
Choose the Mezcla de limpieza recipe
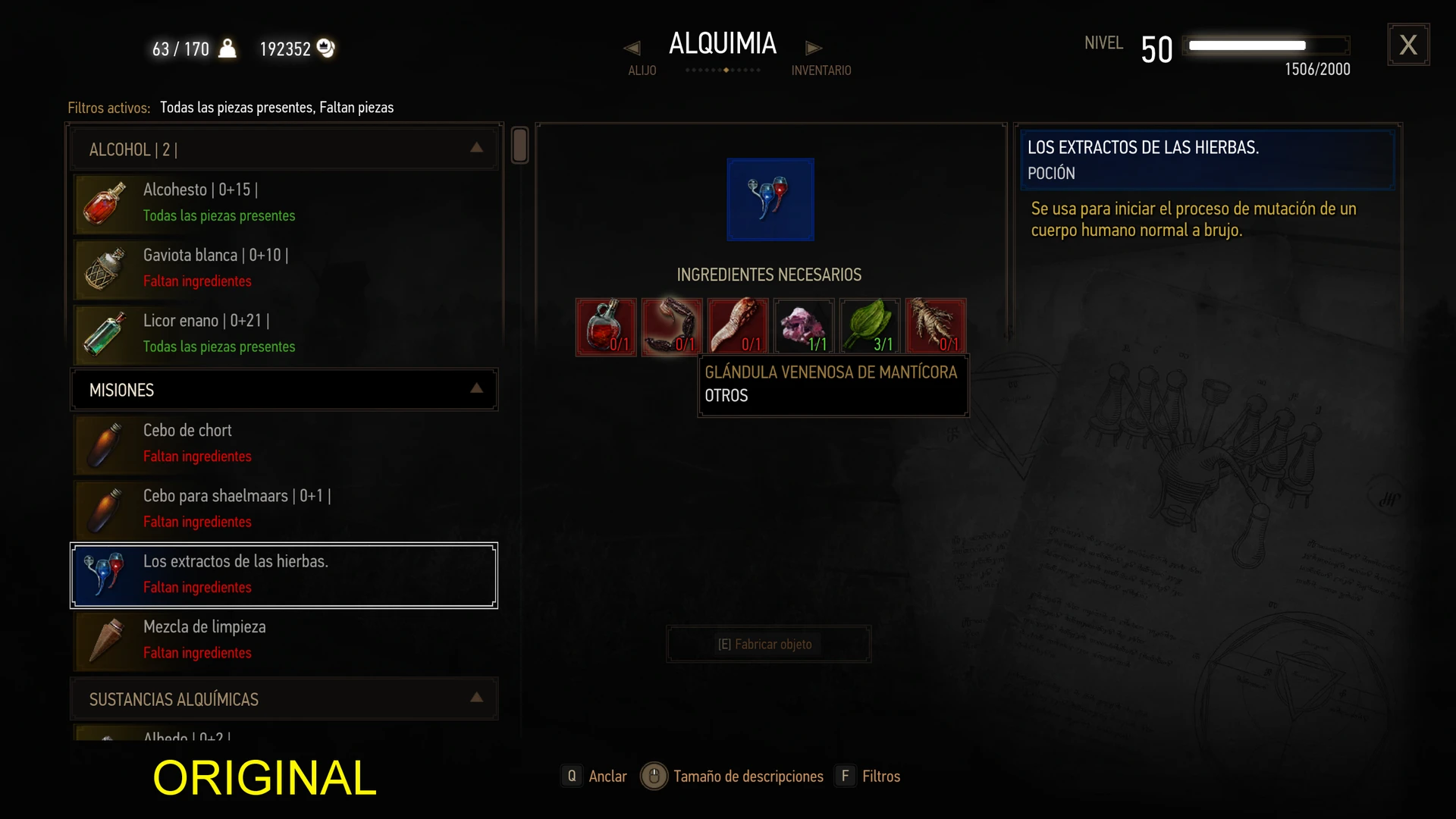pyautogui.click(x=285, y=640)
